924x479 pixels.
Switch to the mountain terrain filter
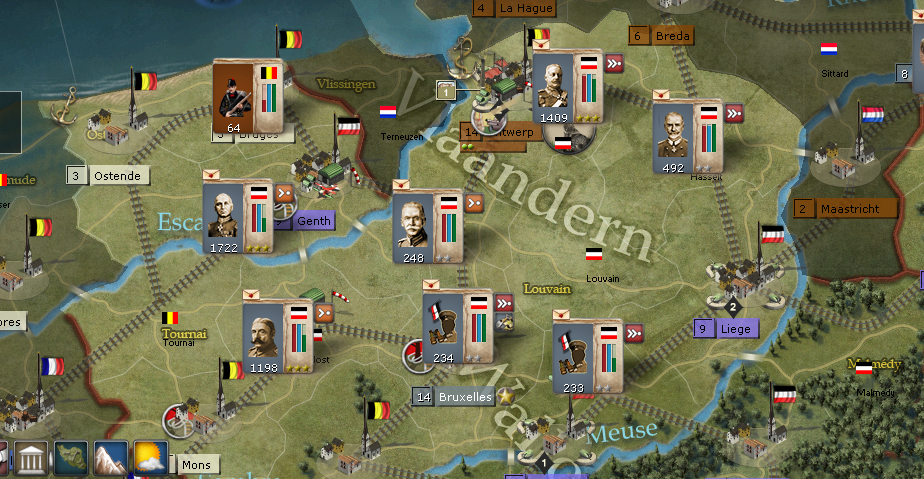point(111,458)
